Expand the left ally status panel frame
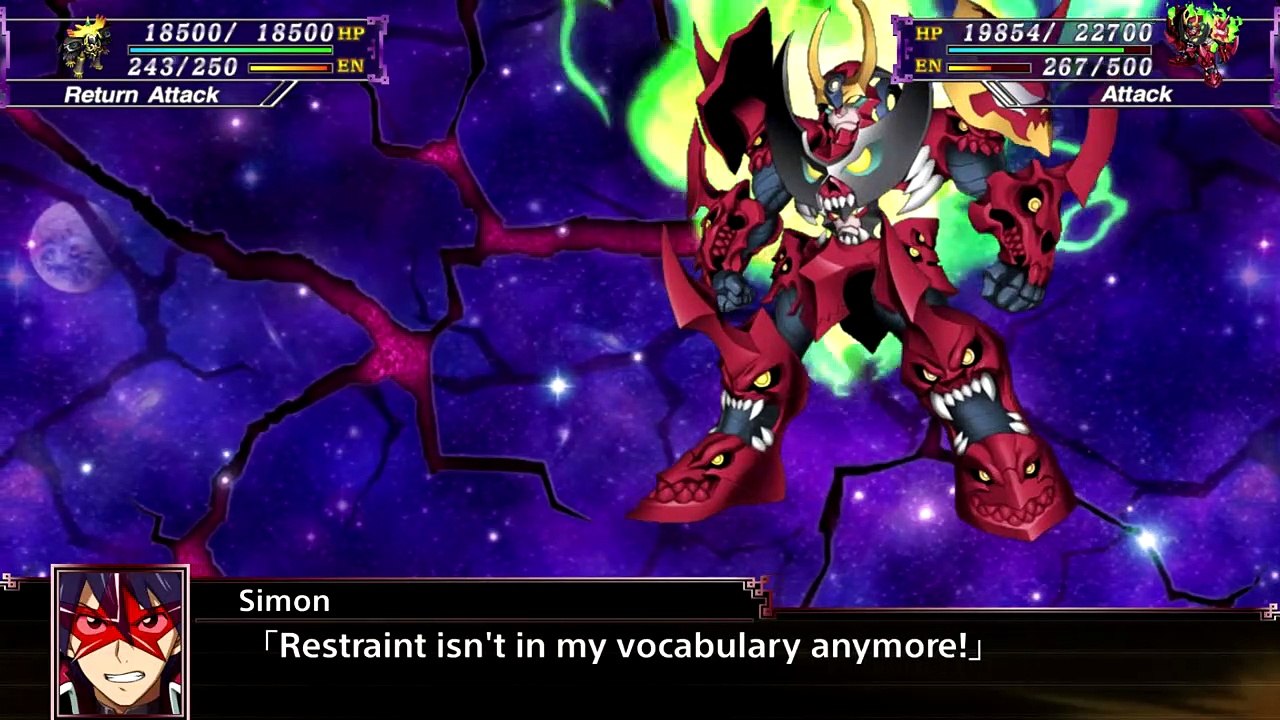 190,50
